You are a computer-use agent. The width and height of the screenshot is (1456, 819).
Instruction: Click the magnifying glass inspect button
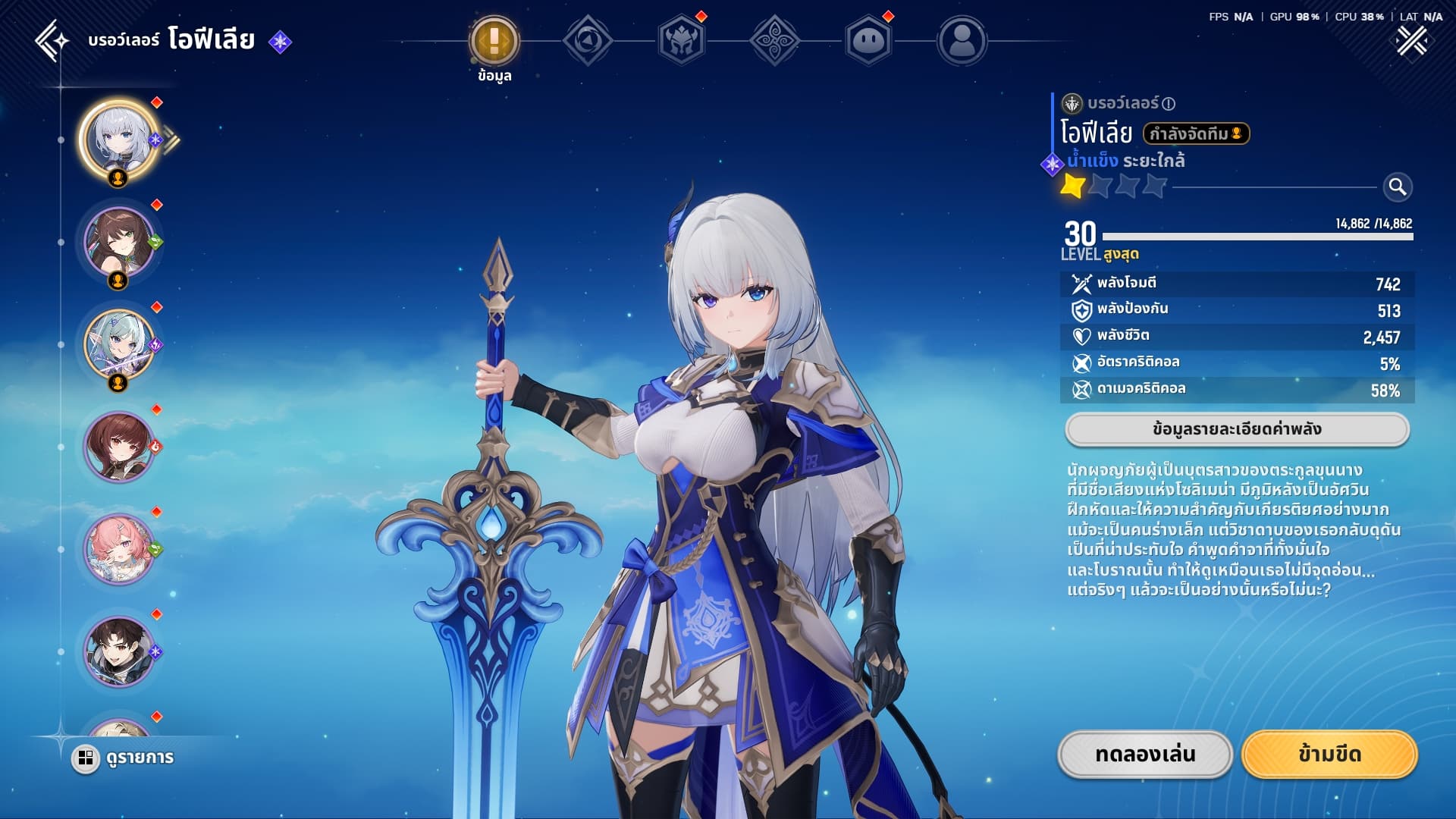(1397, 187)
